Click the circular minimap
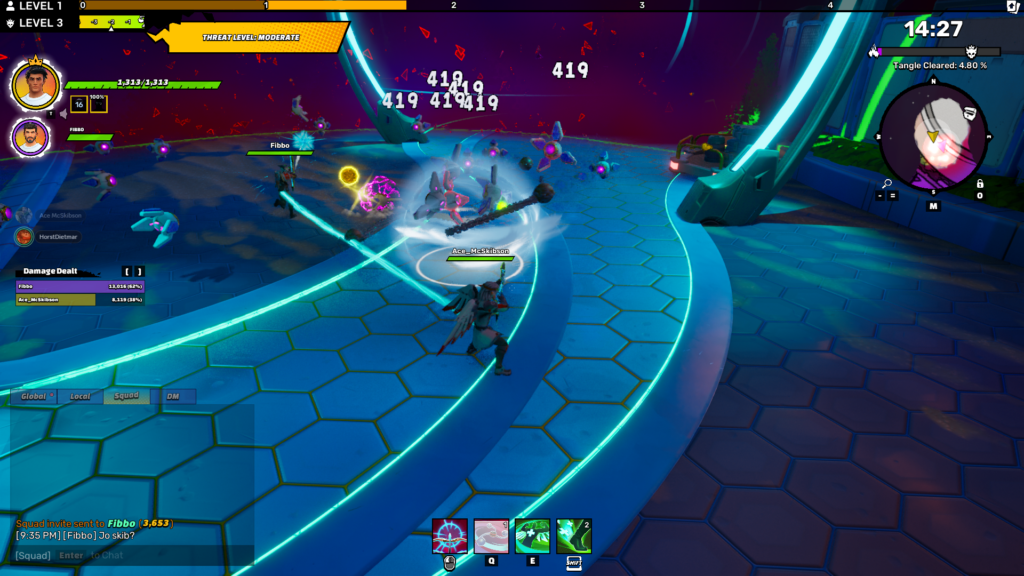Screen dimensions: 1024x576 point(932,136)
